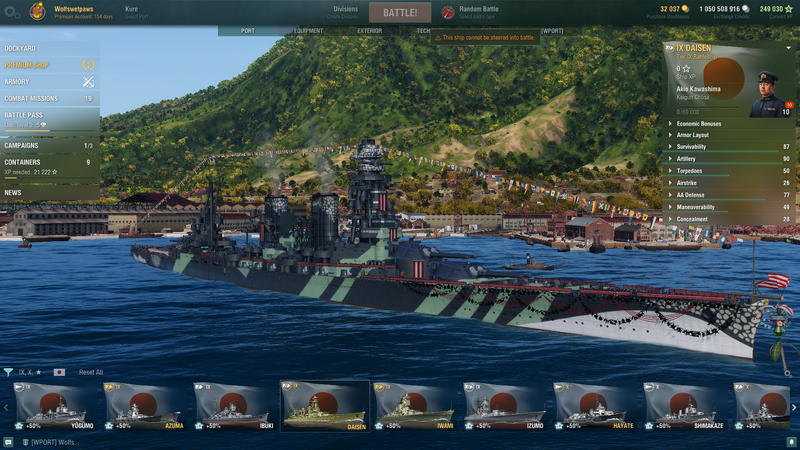Expand the Artillery ship parameters
This screenshot has height=450, width=800.
pos(692,159)
